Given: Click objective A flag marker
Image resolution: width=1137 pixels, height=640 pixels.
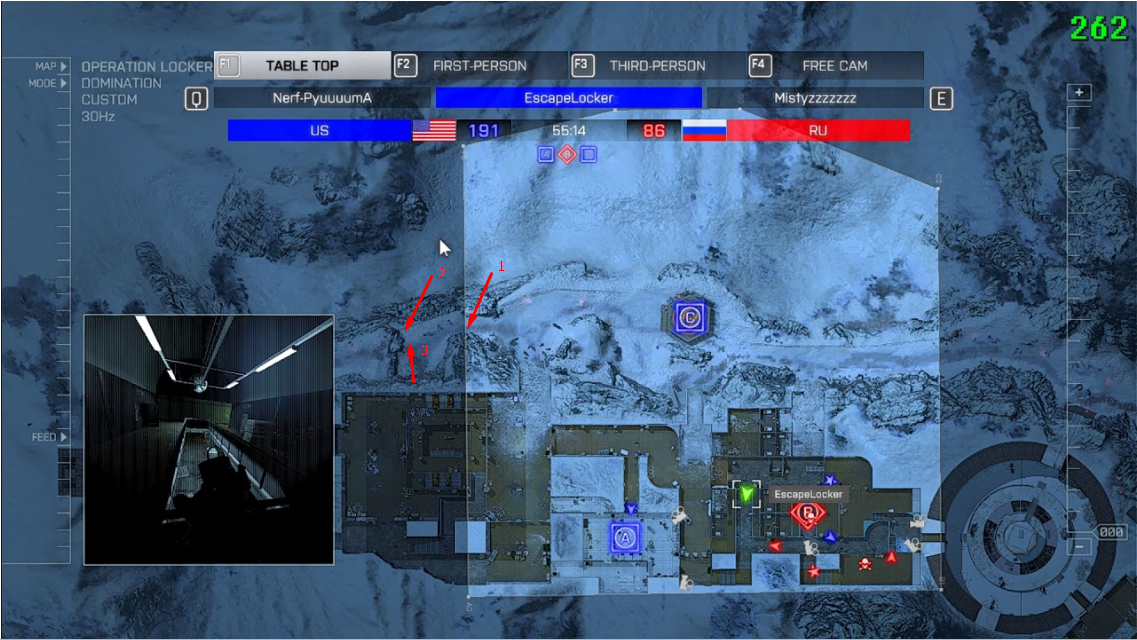Looking at the screenshot, I should (627, 537).
